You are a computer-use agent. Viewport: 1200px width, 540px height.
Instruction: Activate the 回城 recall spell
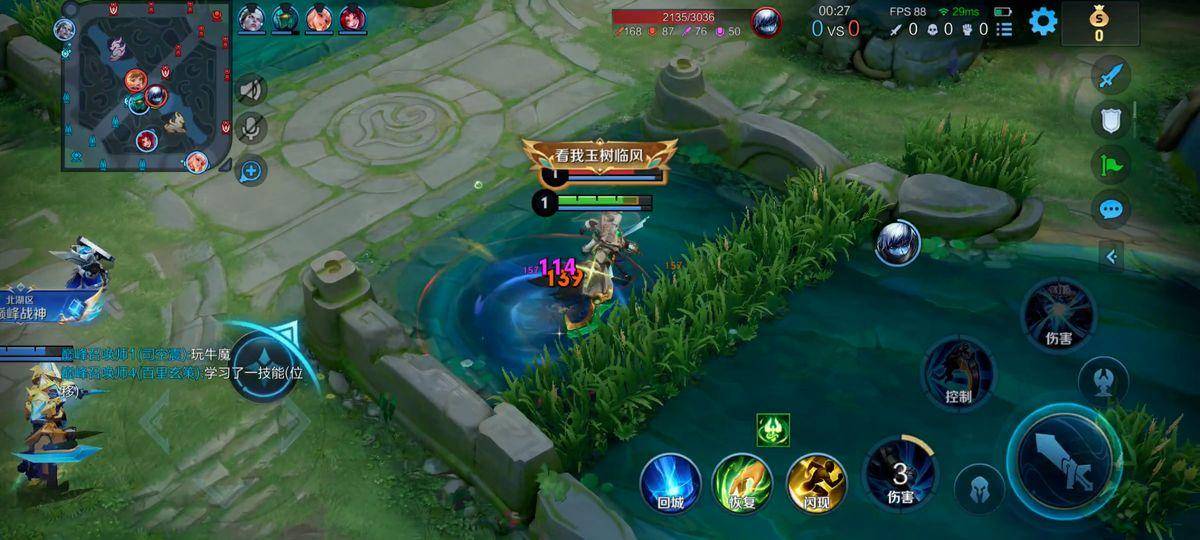click(670, 482)
